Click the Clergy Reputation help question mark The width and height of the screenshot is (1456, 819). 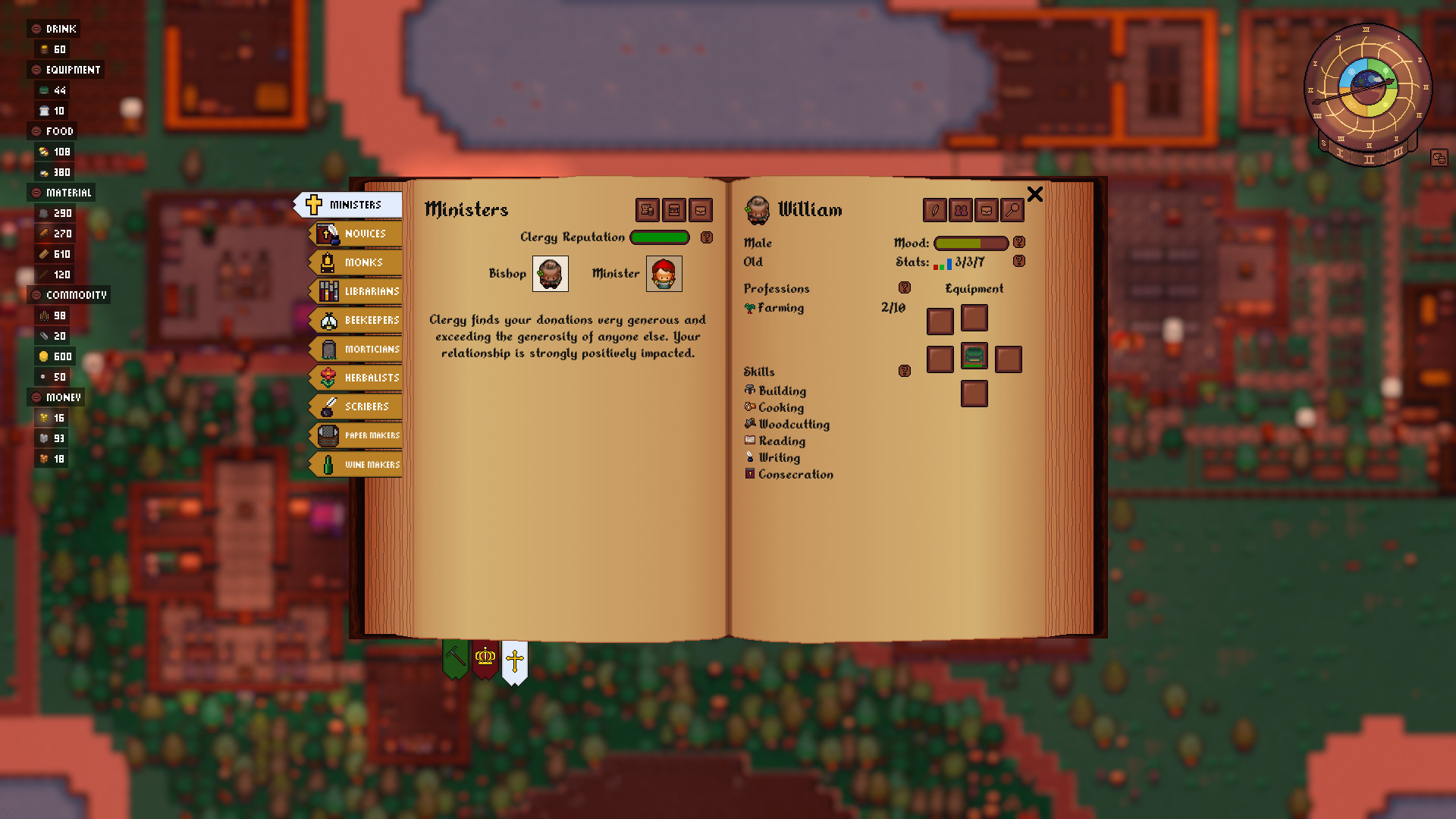click(707, 237)
